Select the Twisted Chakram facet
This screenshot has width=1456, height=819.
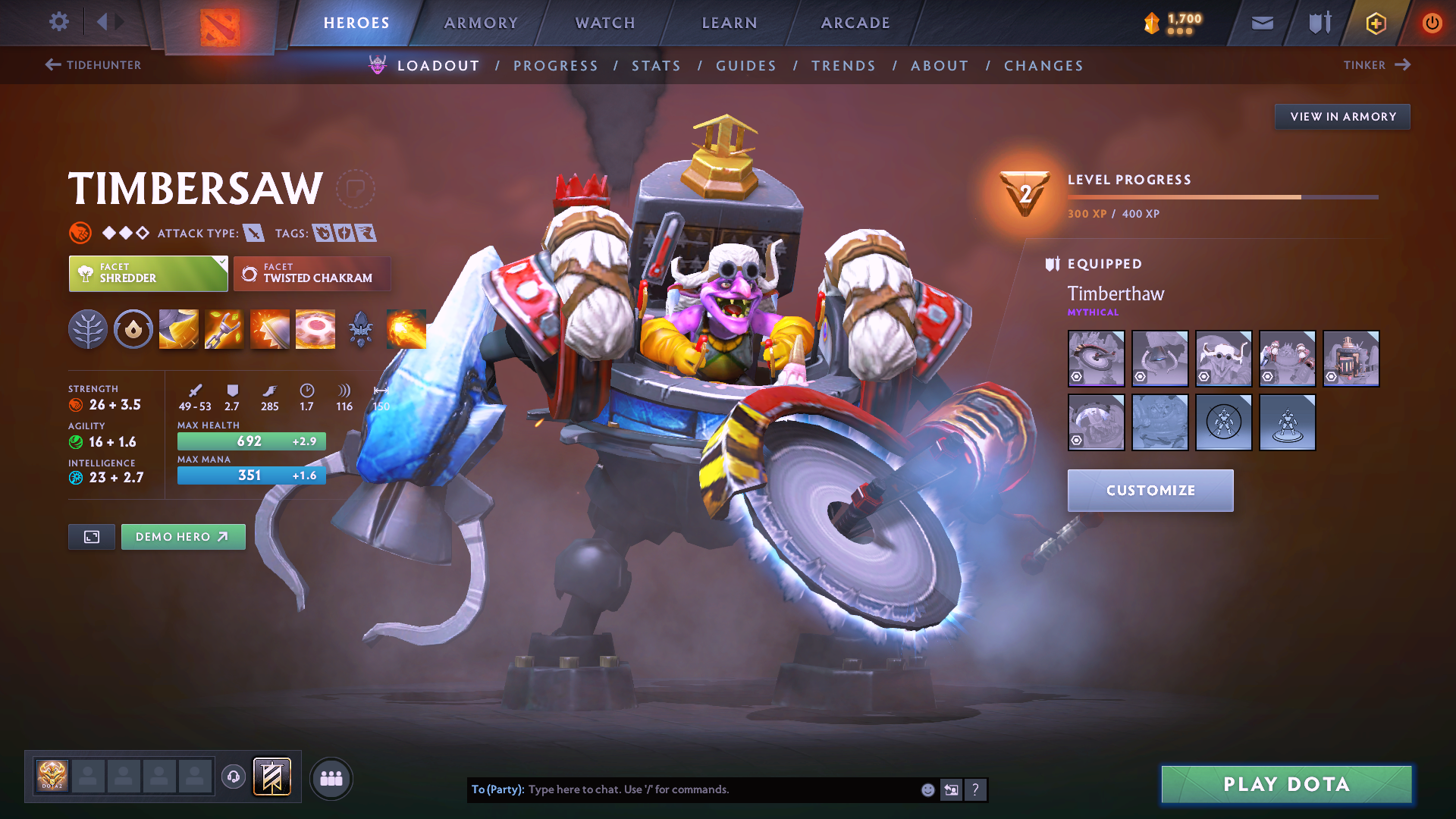click(x=312, y=274)
